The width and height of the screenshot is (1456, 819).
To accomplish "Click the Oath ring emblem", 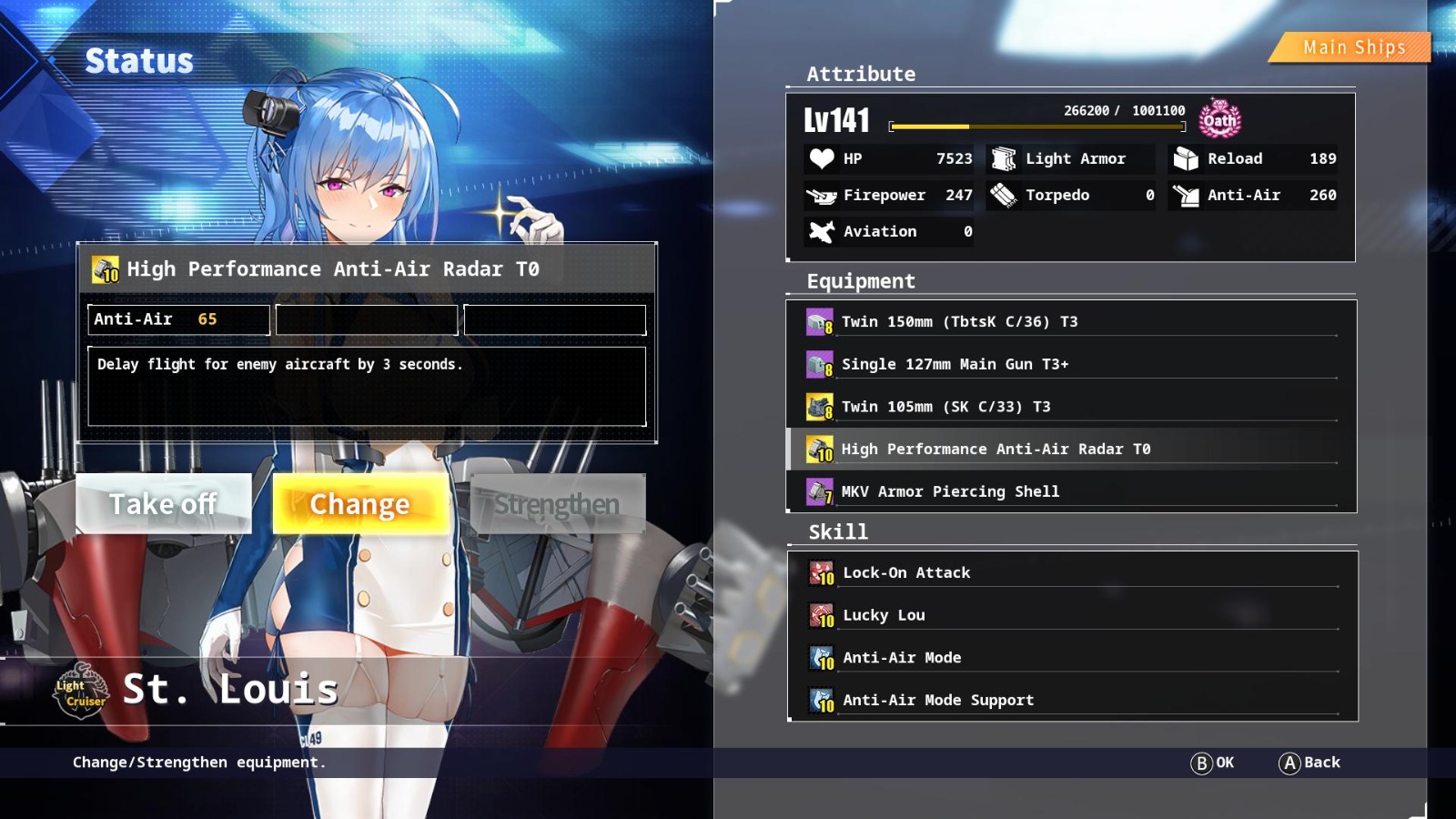I will click(x=1219, y=119).
